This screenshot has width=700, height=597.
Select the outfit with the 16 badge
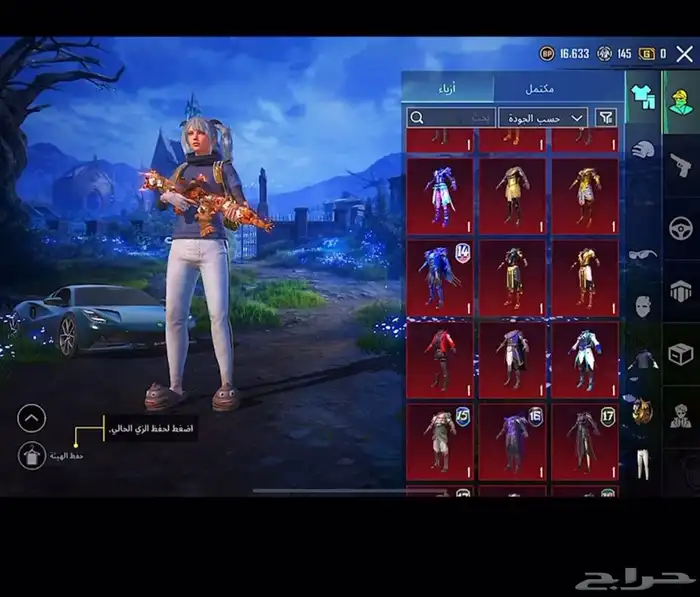pyautogui.click(x=513, y=440)
